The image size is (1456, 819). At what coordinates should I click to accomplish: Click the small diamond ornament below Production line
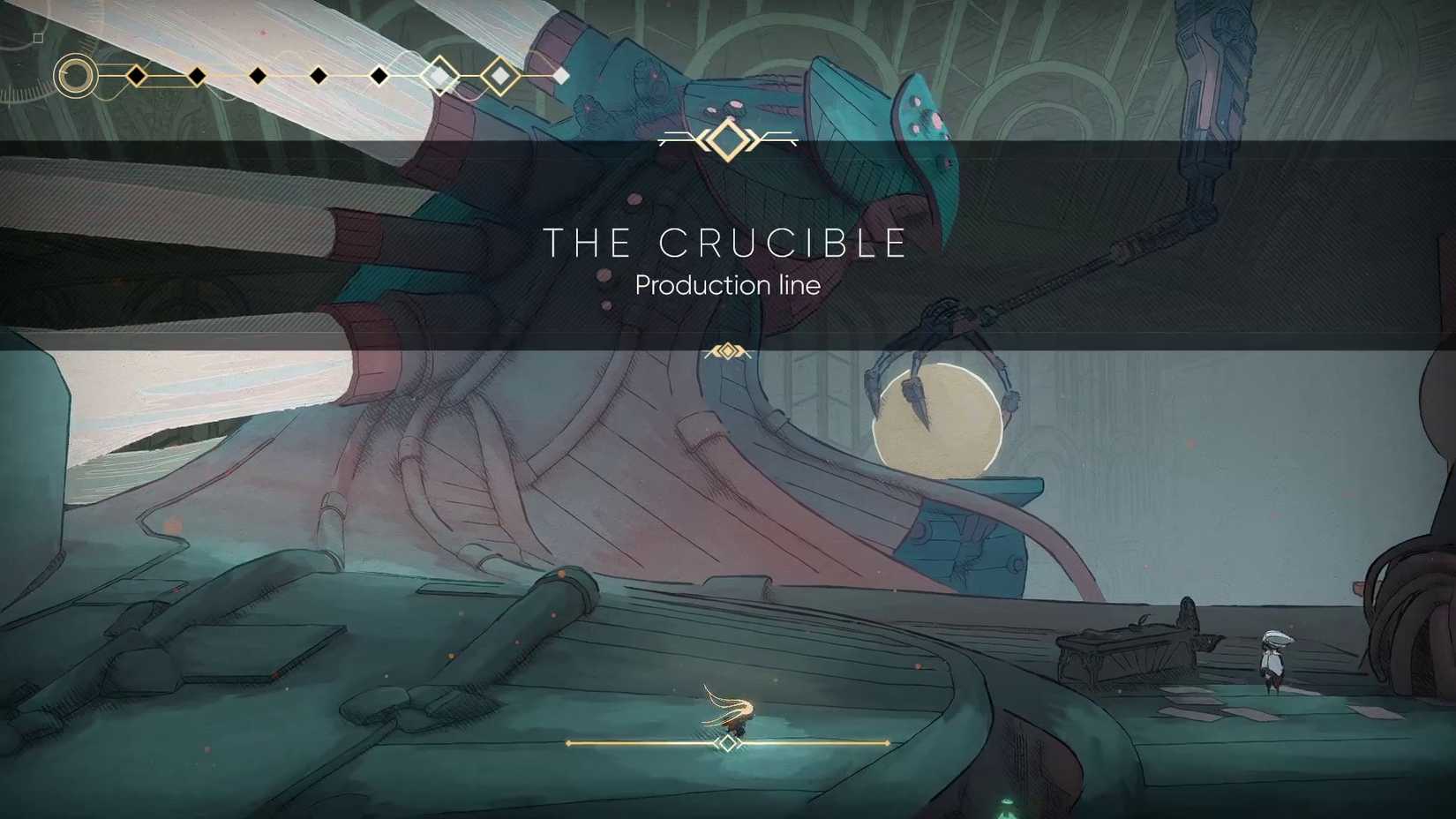(727, 350)
